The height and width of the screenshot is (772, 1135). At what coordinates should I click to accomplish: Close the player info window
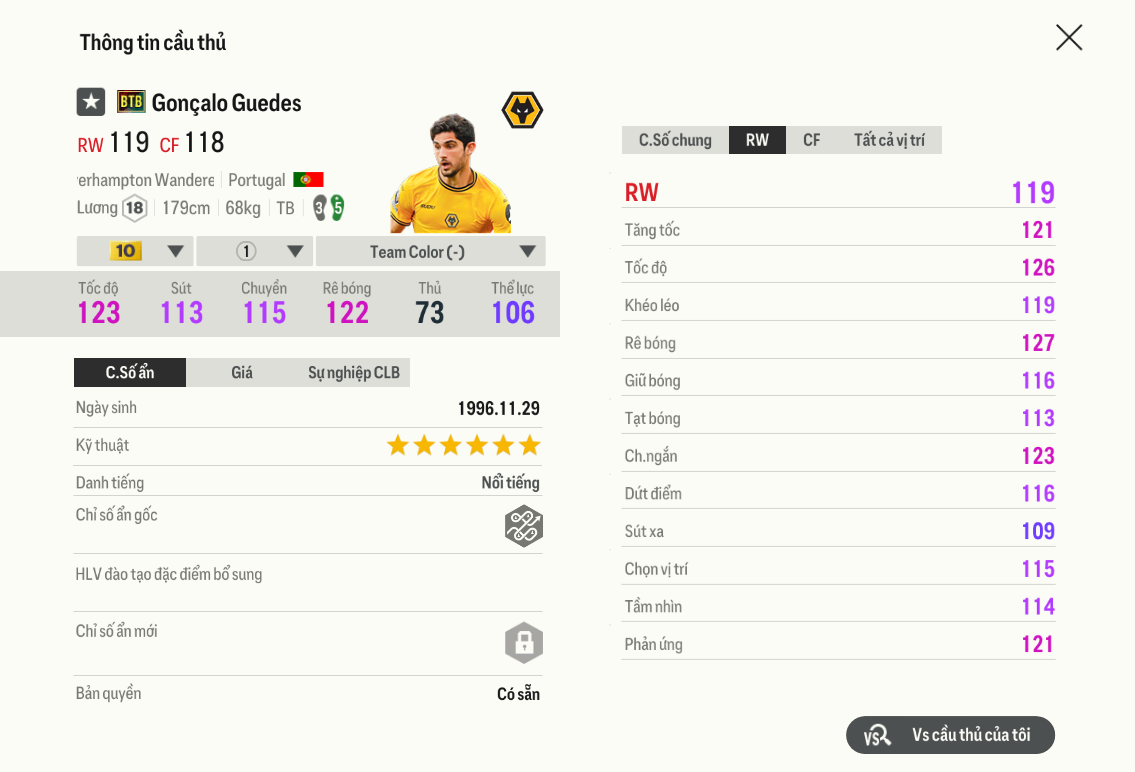pyautogui.click(x=1069, y=38)
